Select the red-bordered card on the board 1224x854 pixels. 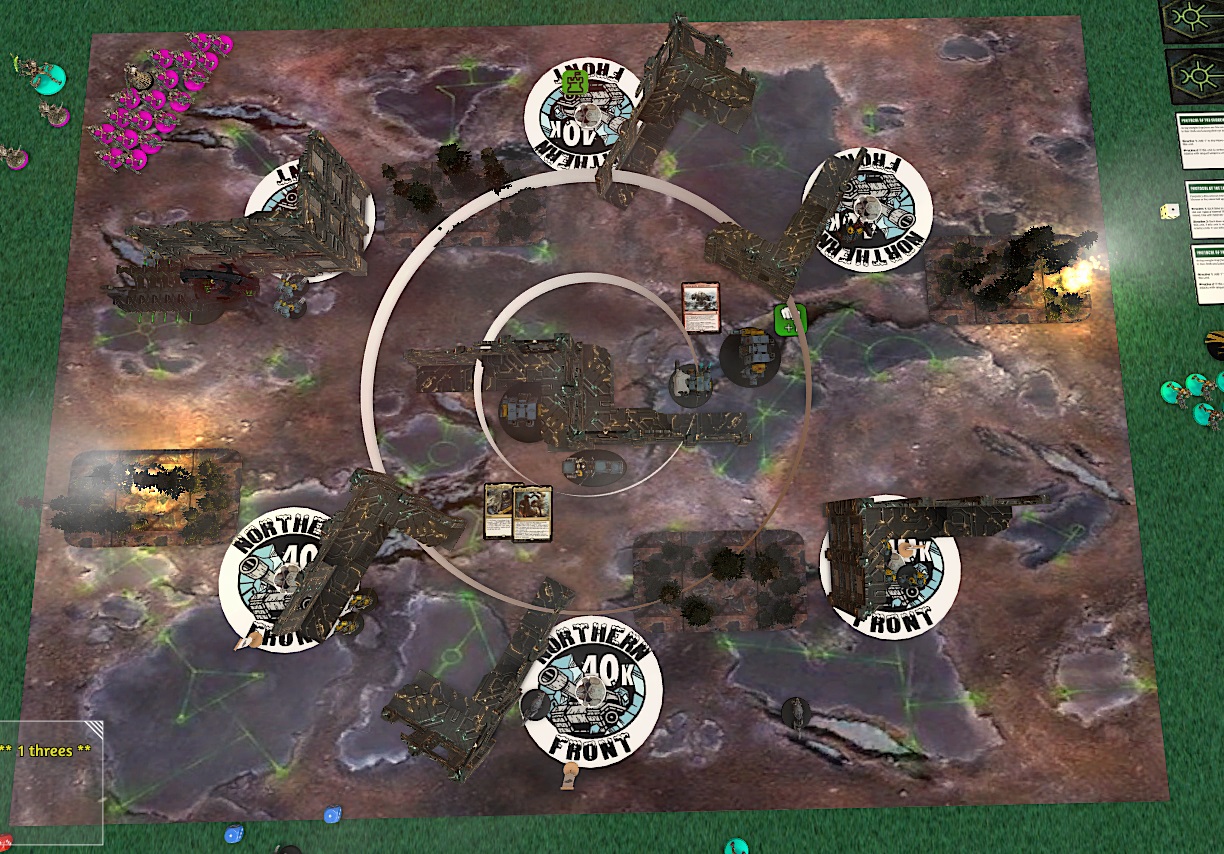[700, 304]
